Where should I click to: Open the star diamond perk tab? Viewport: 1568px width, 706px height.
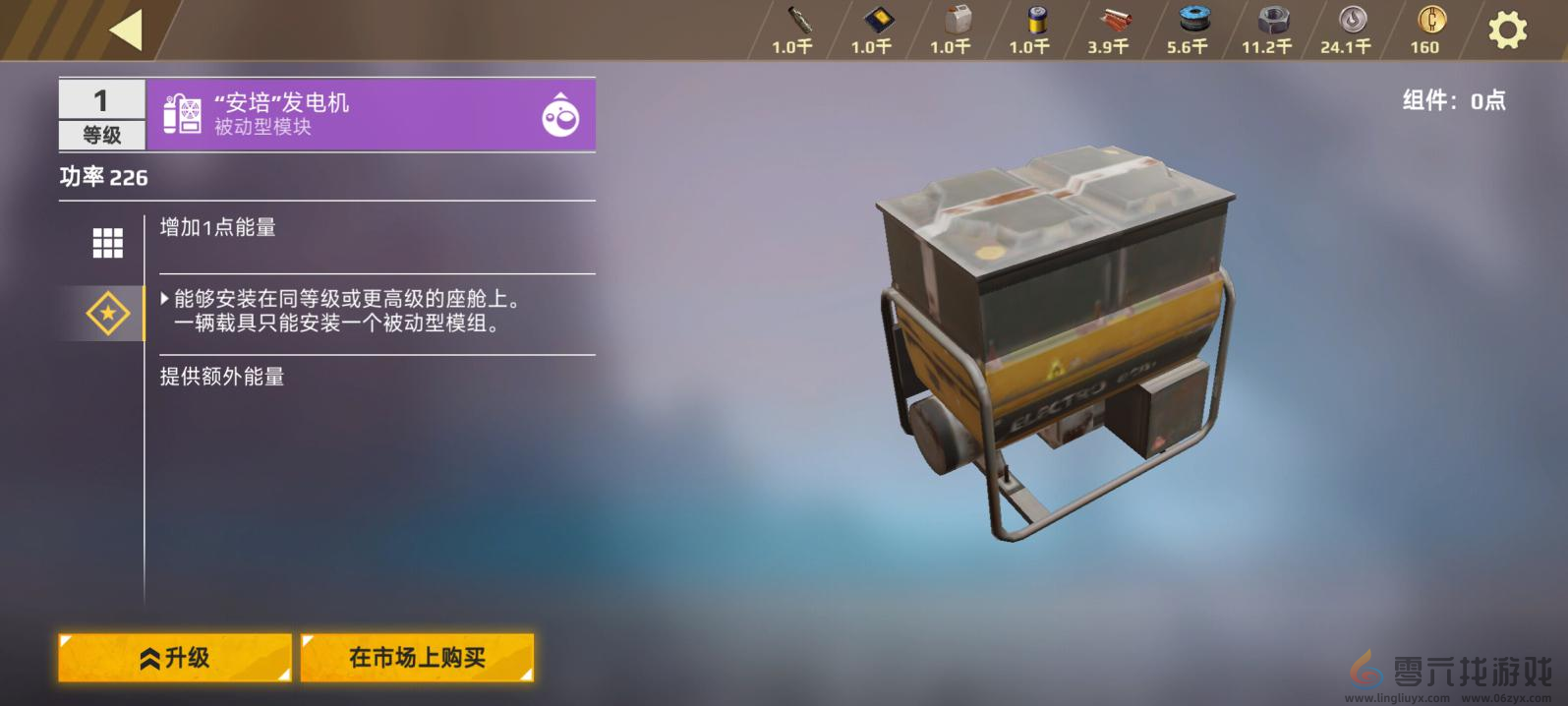tap(107, 315)
